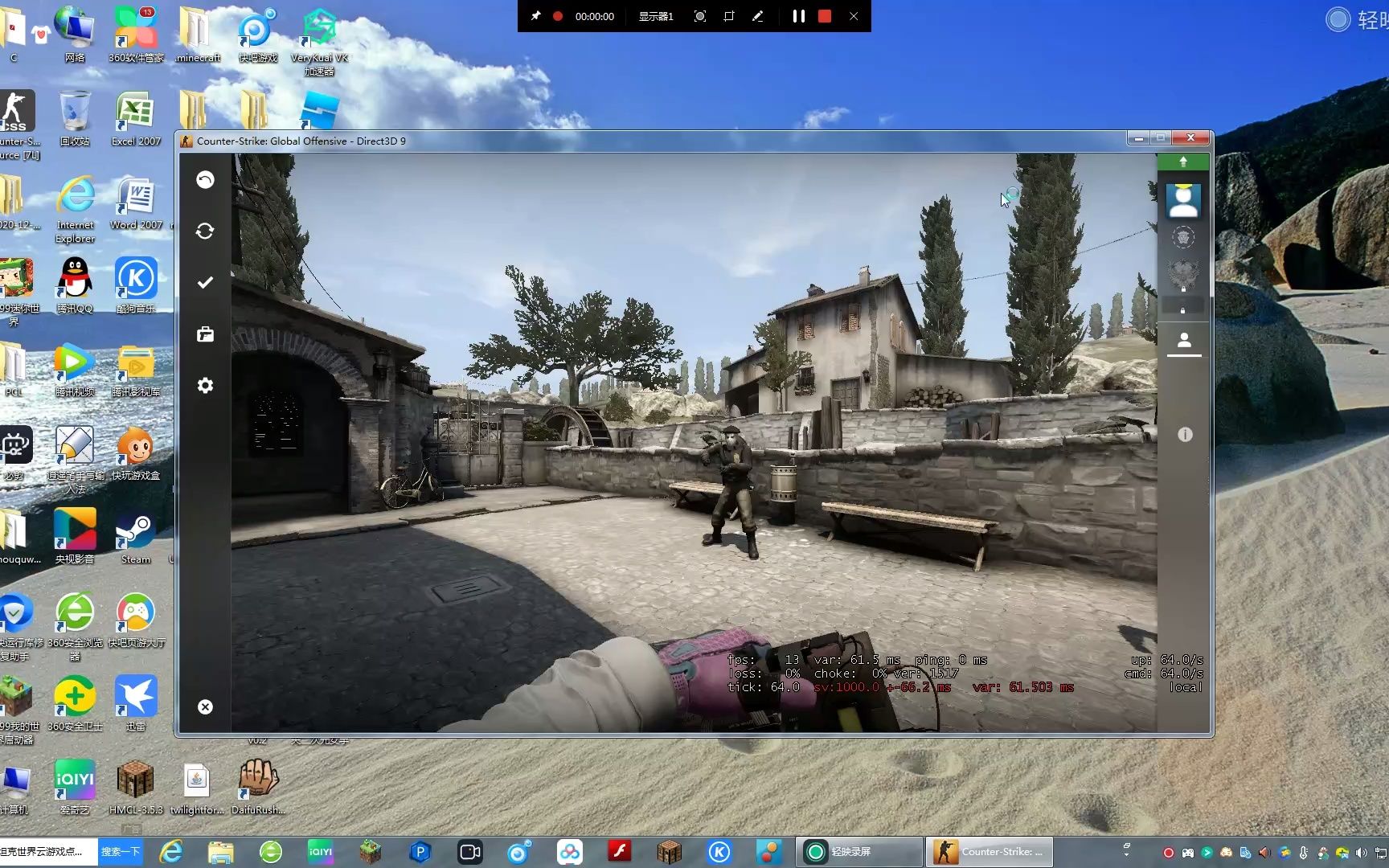Open the folder icon in the overlay sidebar
This screenshot has height=868, width=1389.
205,334
